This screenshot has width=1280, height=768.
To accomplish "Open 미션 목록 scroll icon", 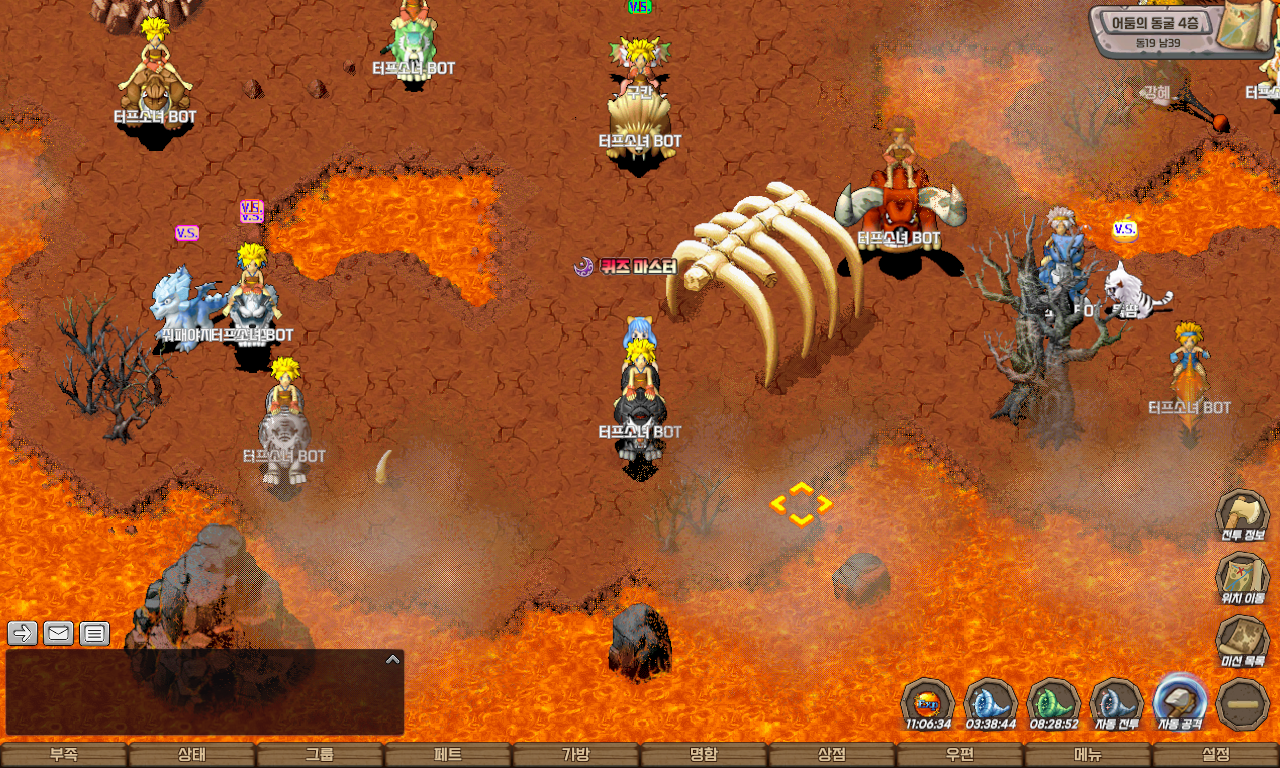I will point(1242,641).
